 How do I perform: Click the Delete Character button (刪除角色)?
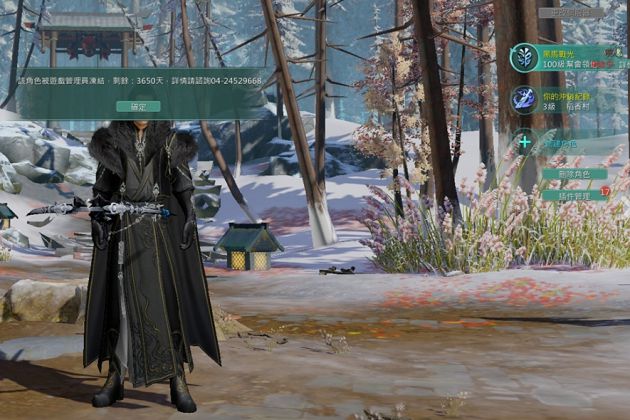tap(574, 174)
